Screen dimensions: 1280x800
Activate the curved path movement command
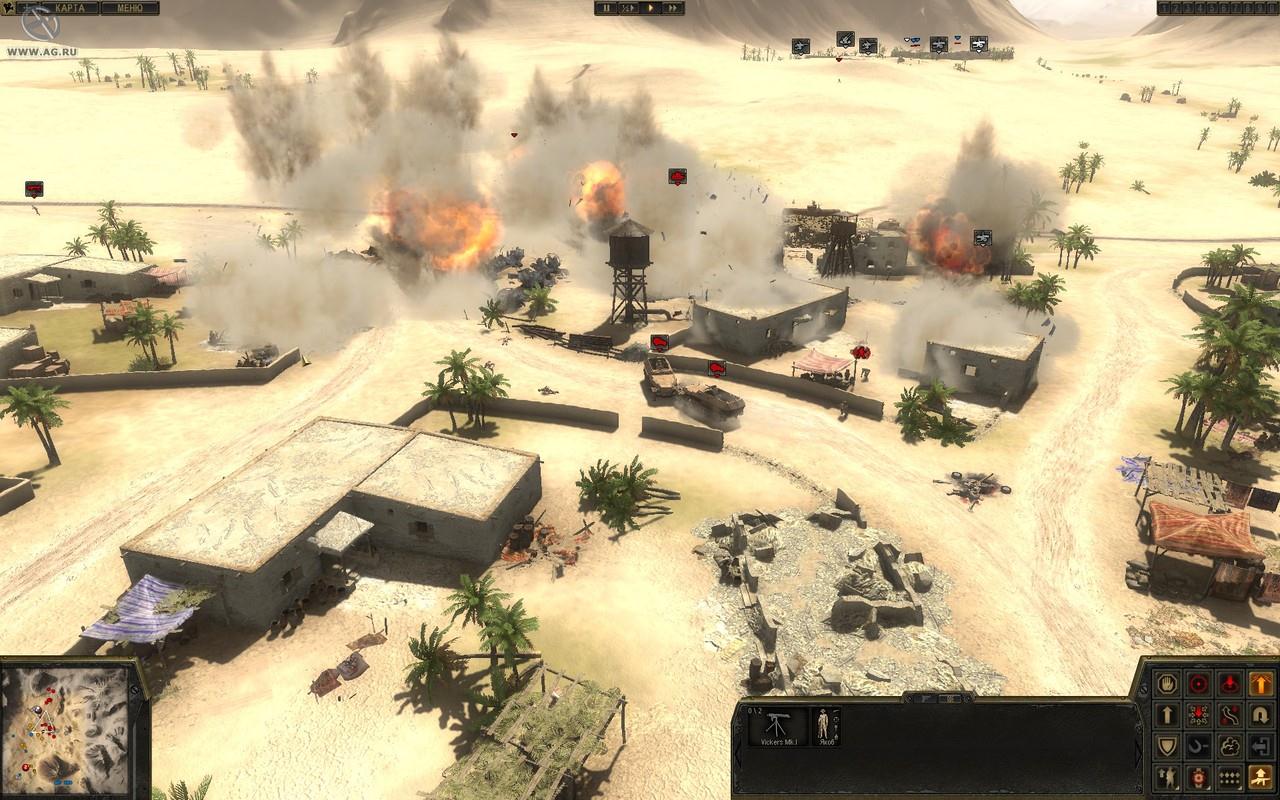click(1229, 715)
